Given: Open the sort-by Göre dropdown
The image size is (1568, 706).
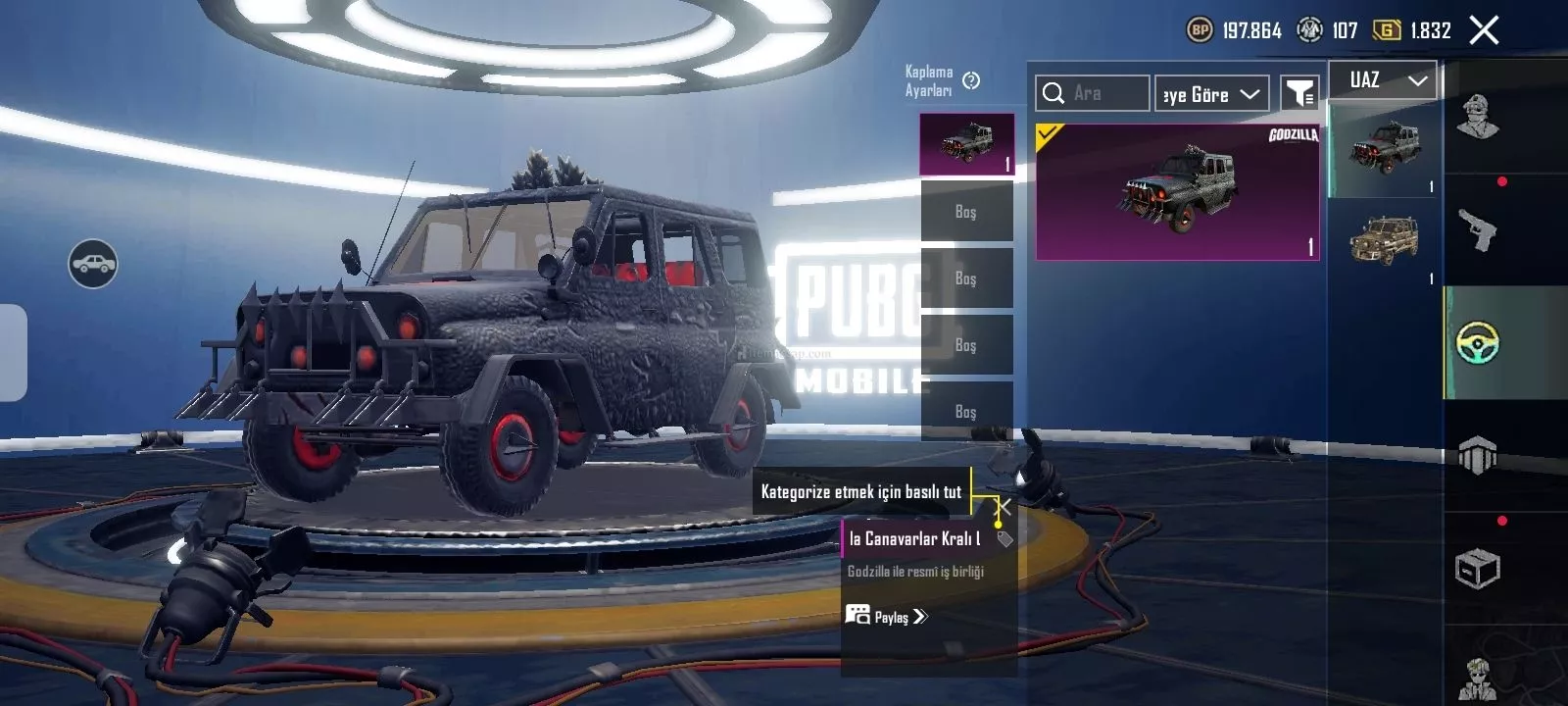Looking at the screenshot, I should tap(1211, 94).
